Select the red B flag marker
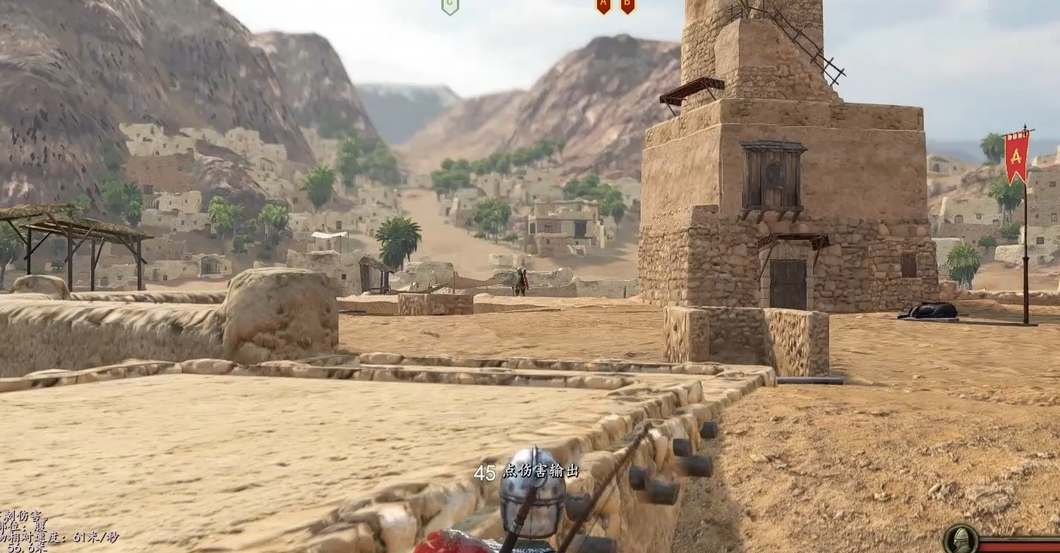The image size is (1060, 553). tap(627, 6)
